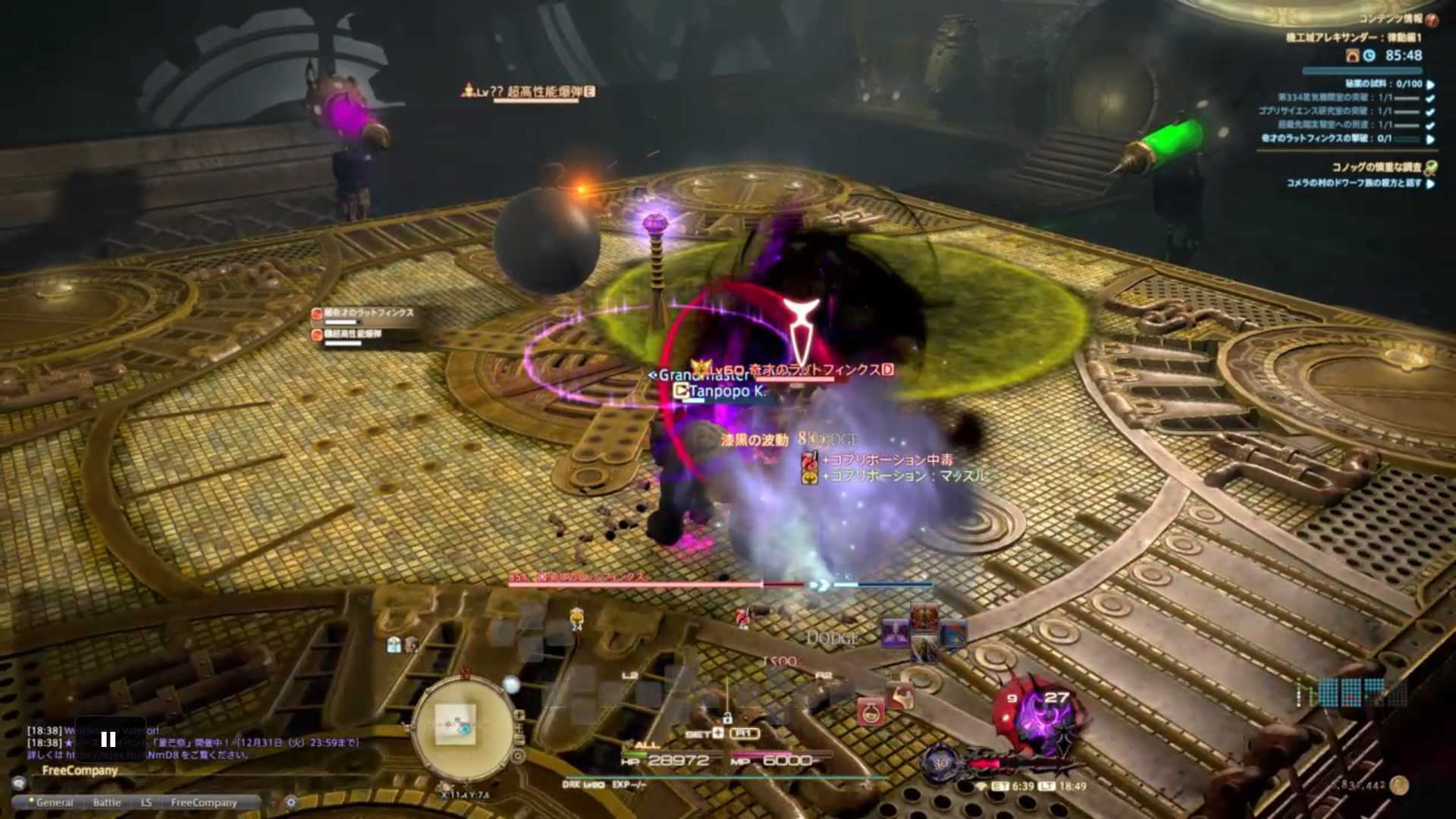Switch to the FreeCompany chat tab
Viewport: 1456px width, 819px height.
204,802
